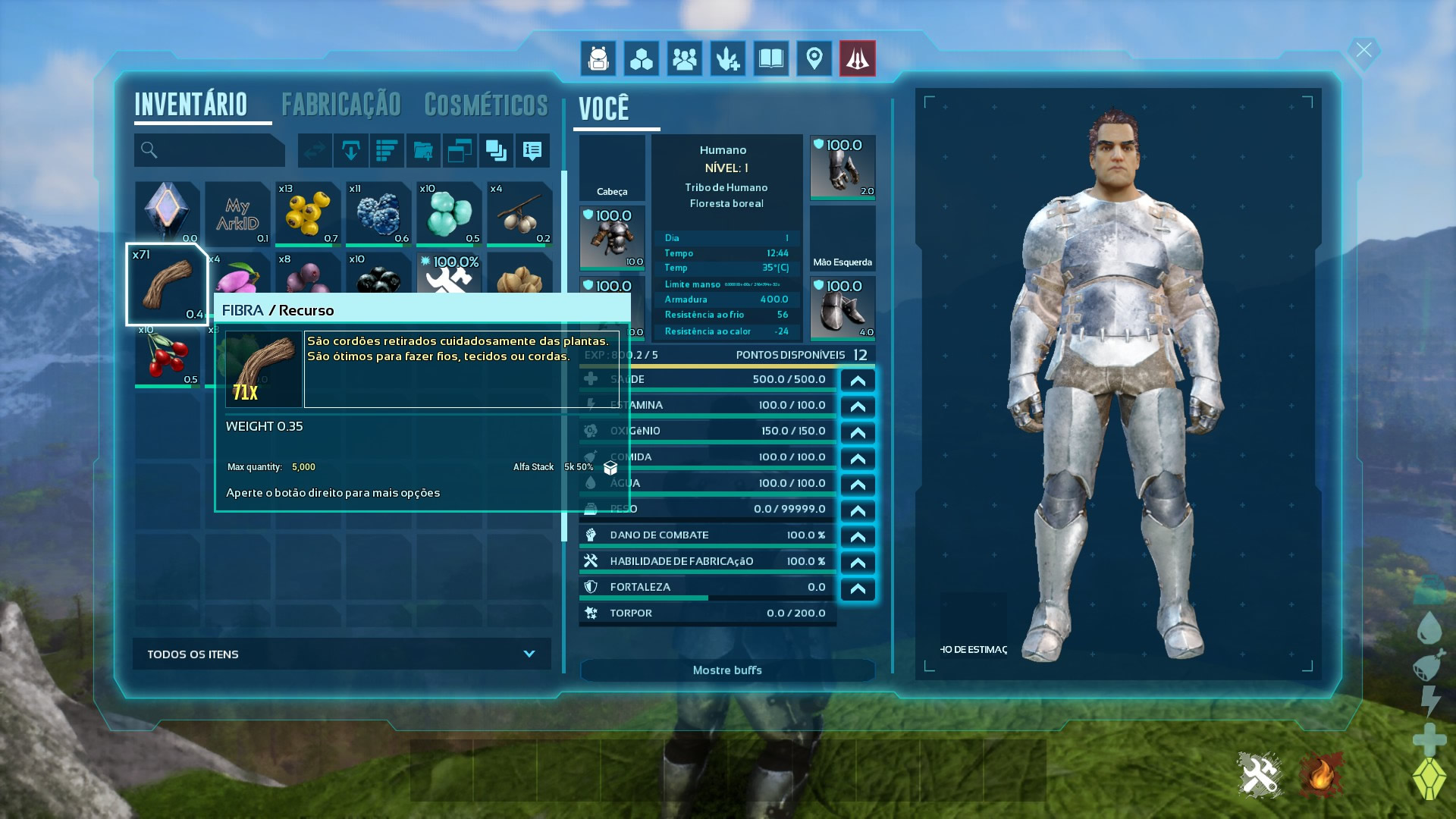Select the fiber stack of 71

pos(168,285)
